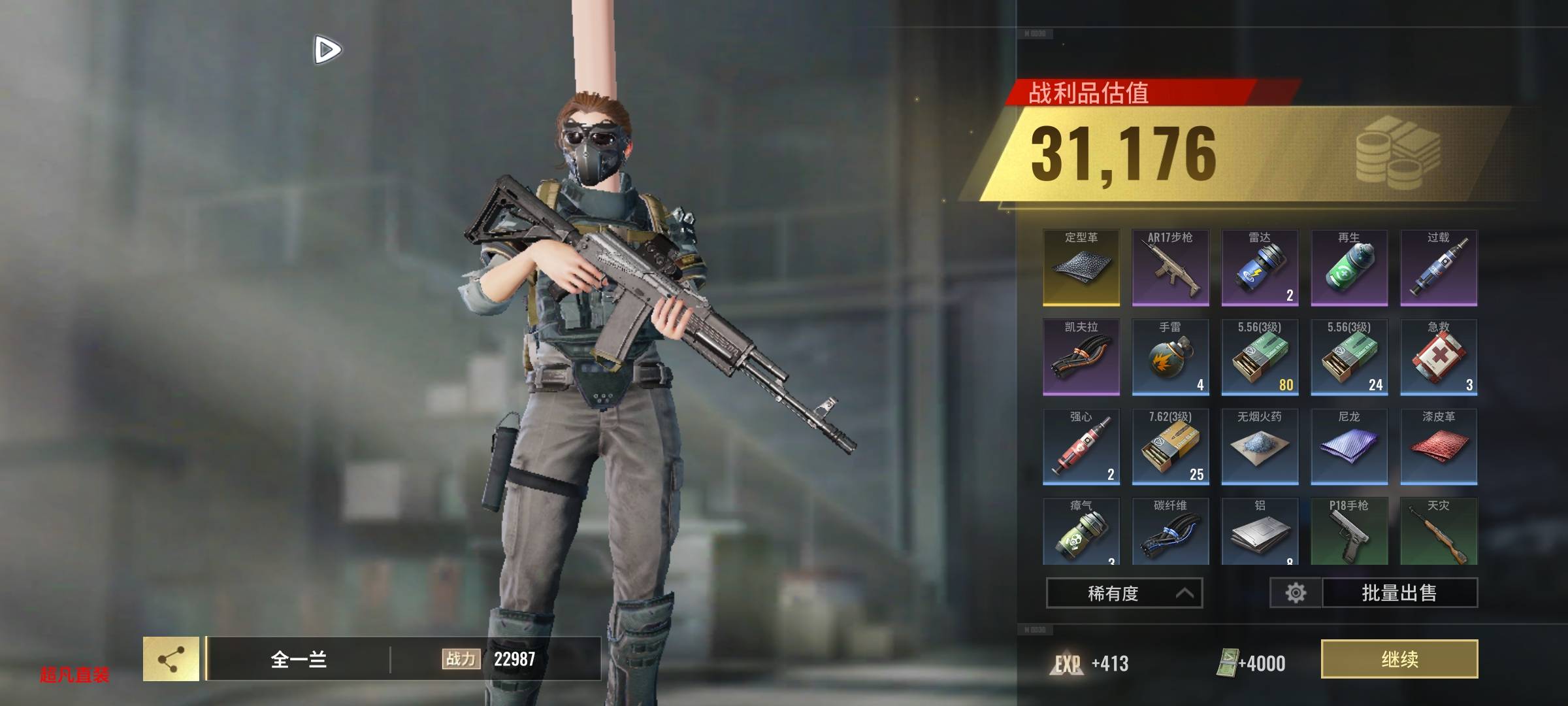This screenshot has width=1568, height=706.
Task: Select the 强心 syringe slot
Action: pos(1081,446)
